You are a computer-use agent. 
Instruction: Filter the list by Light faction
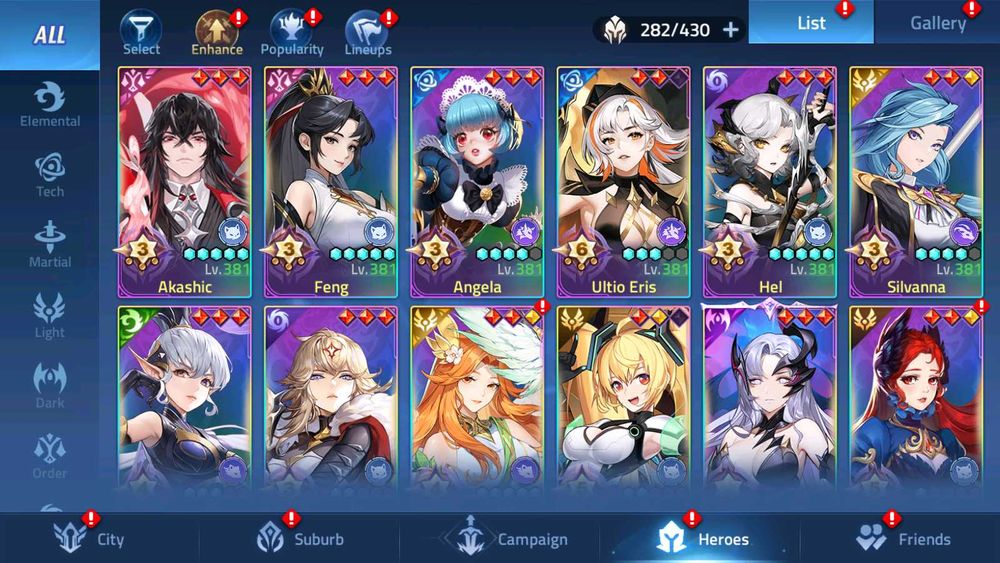pyautogui.click(x=50, y=316)
